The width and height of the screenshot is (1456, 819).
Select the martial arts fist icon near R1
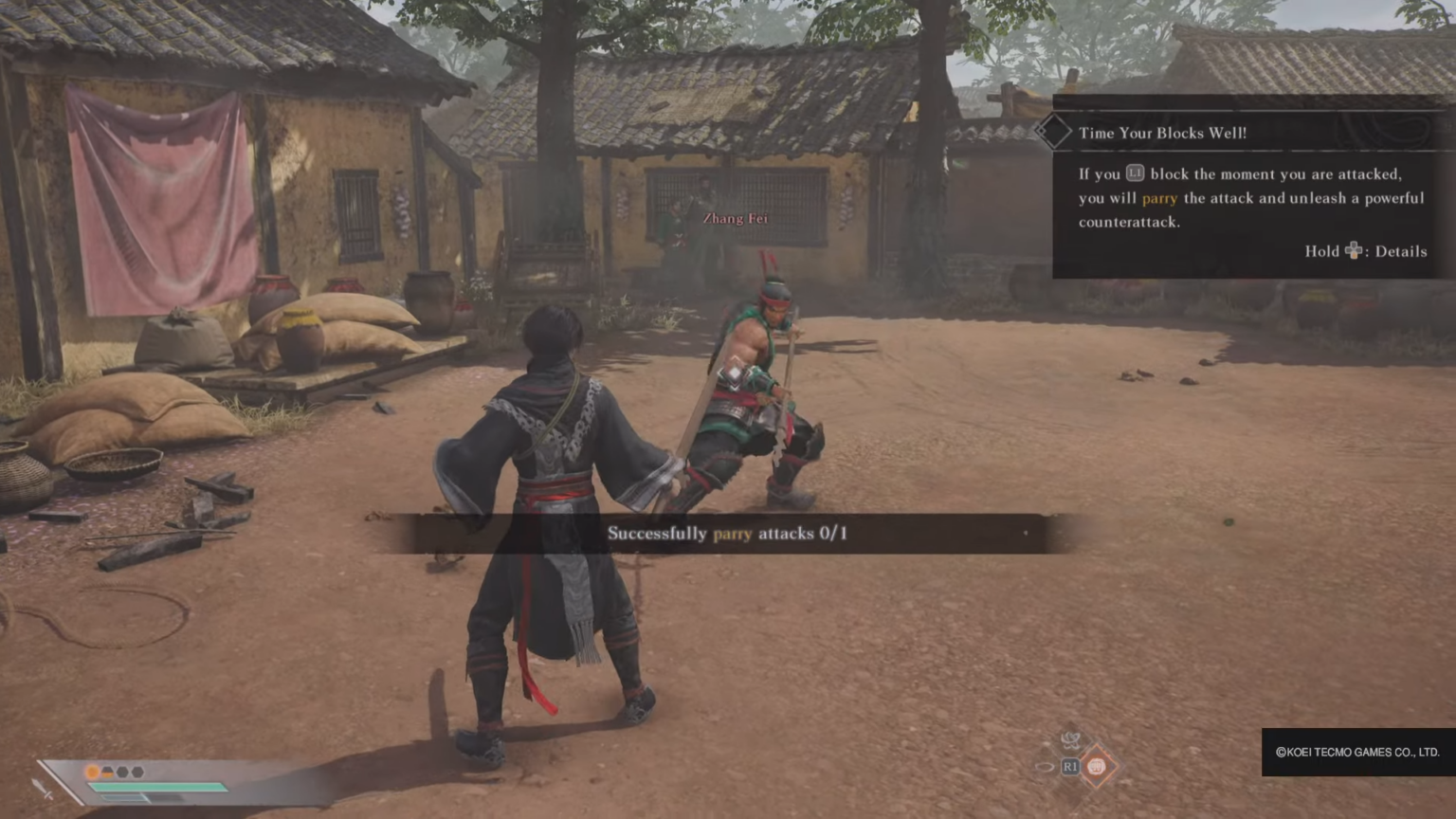(x=1097, y=767)
